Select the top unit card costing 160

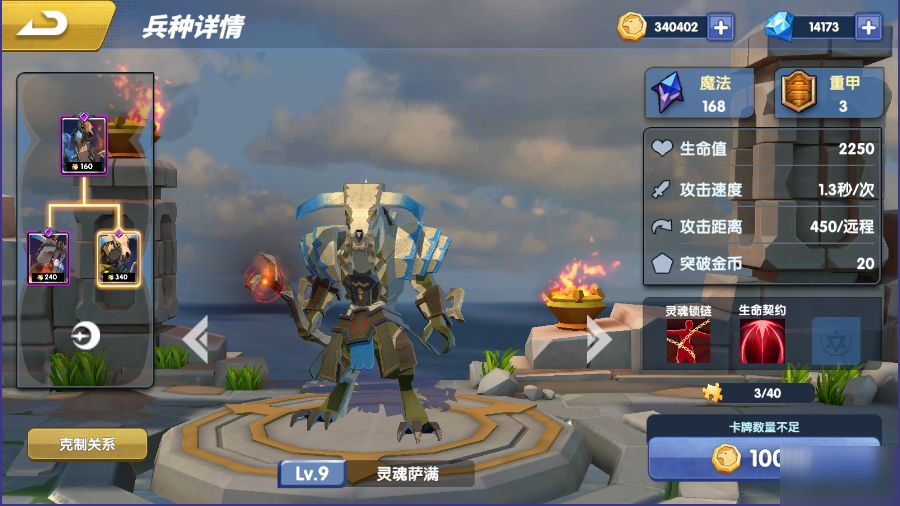click(x=84, y=145)
